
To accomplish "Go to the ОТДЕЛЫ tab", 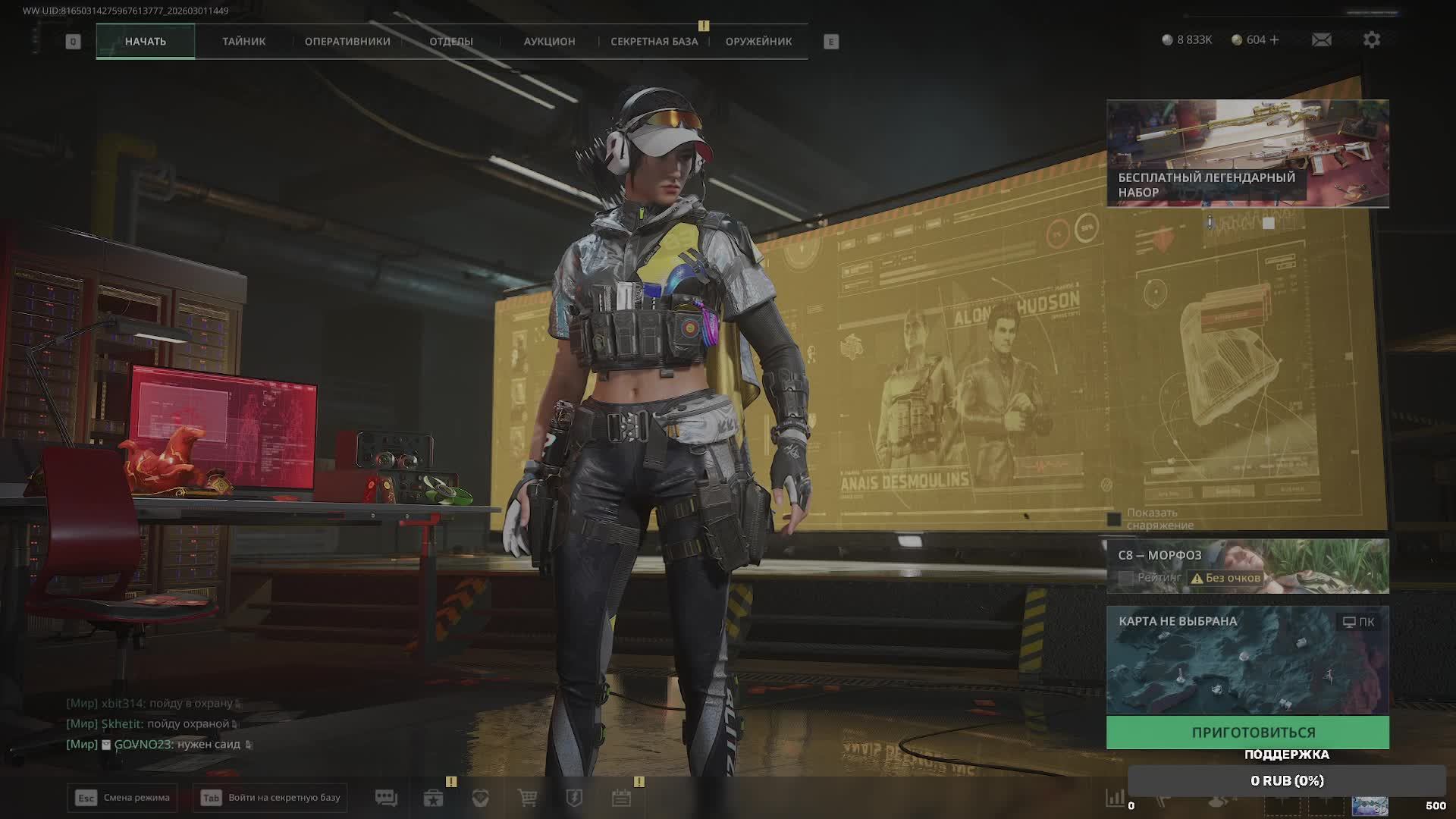I will click(x=451, y=42).
